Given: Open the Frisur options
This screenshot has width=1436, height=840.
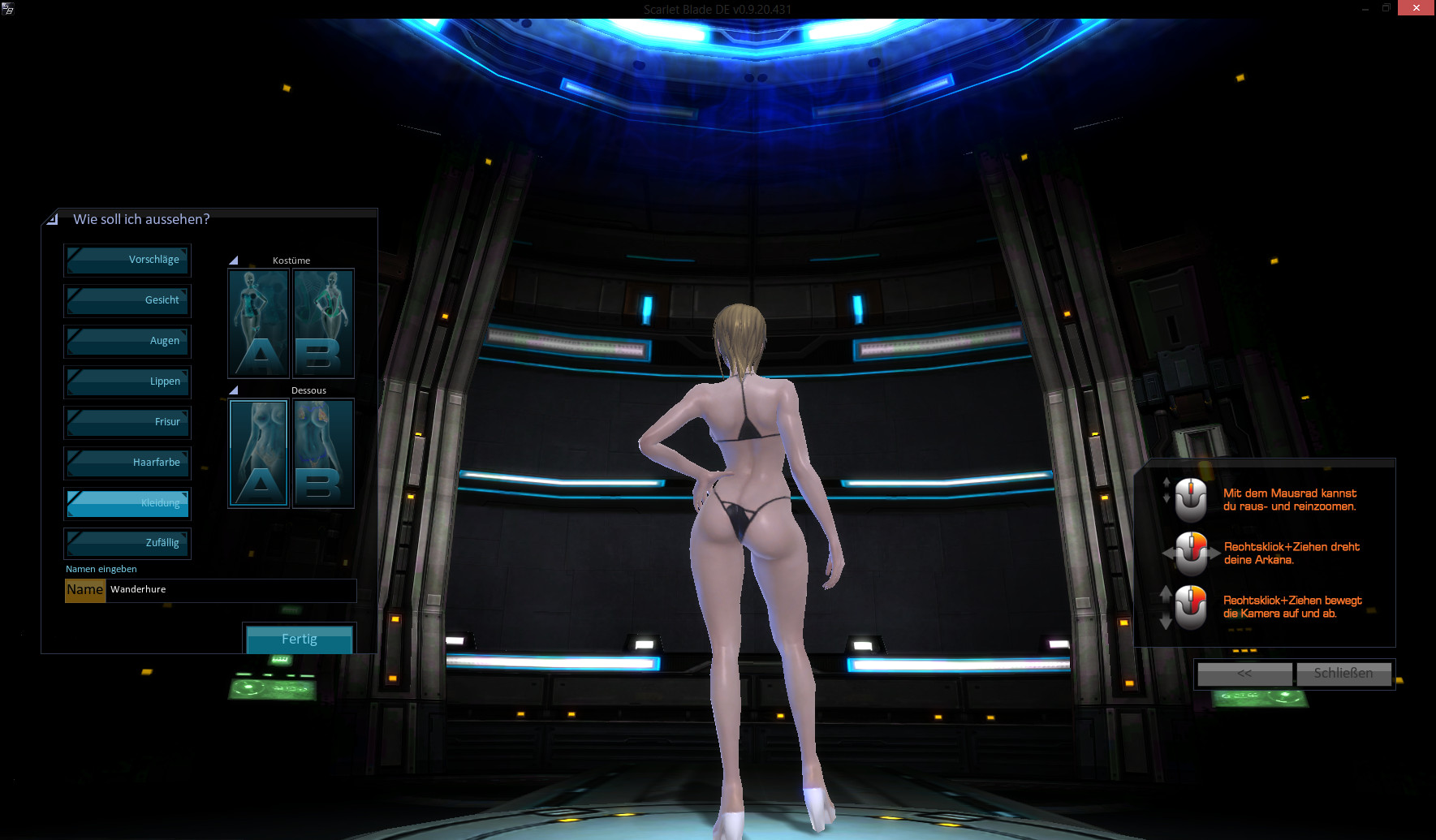Looking at the screenshot, I should (127, 422).
